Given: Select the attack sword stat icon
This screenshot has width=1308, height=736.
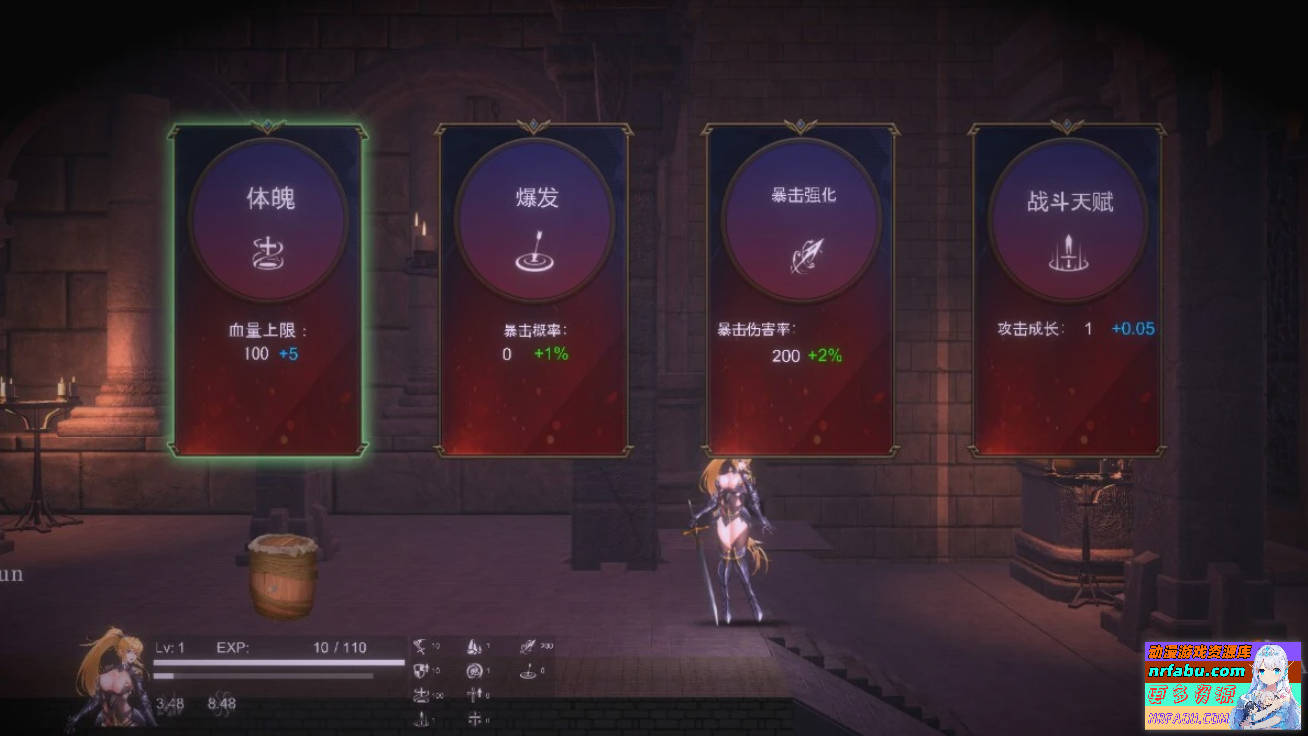Looking at the screenshot, I should [x=419, y=646].
